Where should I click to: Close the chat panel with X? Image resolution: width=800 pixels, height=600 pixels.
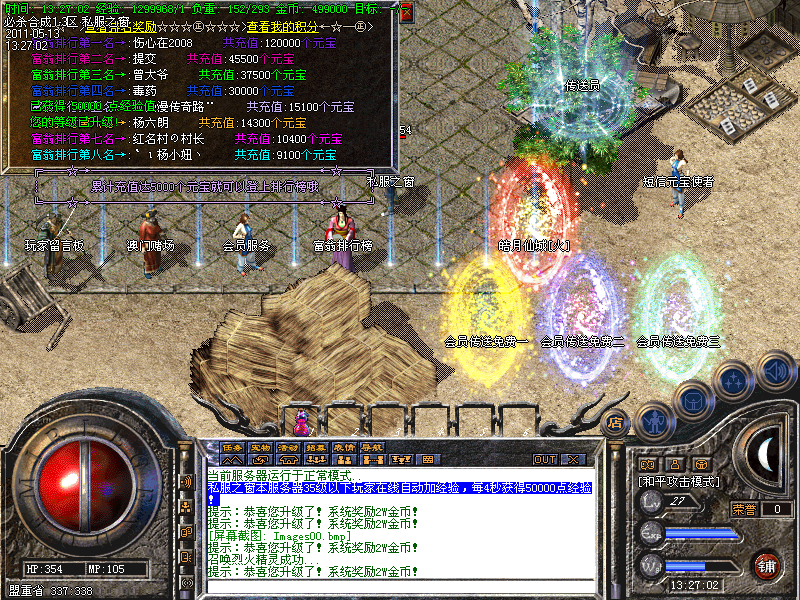coord(573,460)
